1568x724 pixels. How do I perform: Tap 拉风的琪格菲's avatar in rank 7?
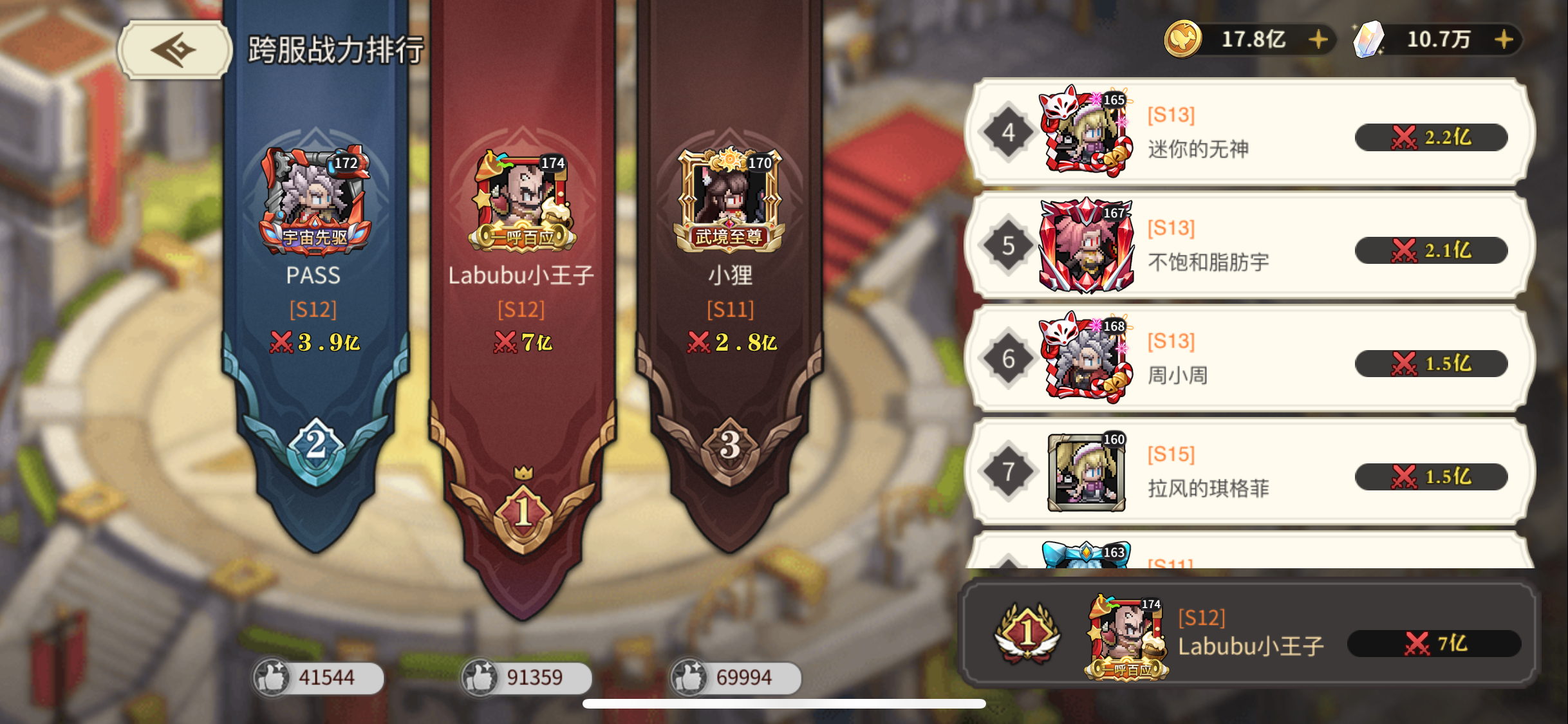[1087, 473]
